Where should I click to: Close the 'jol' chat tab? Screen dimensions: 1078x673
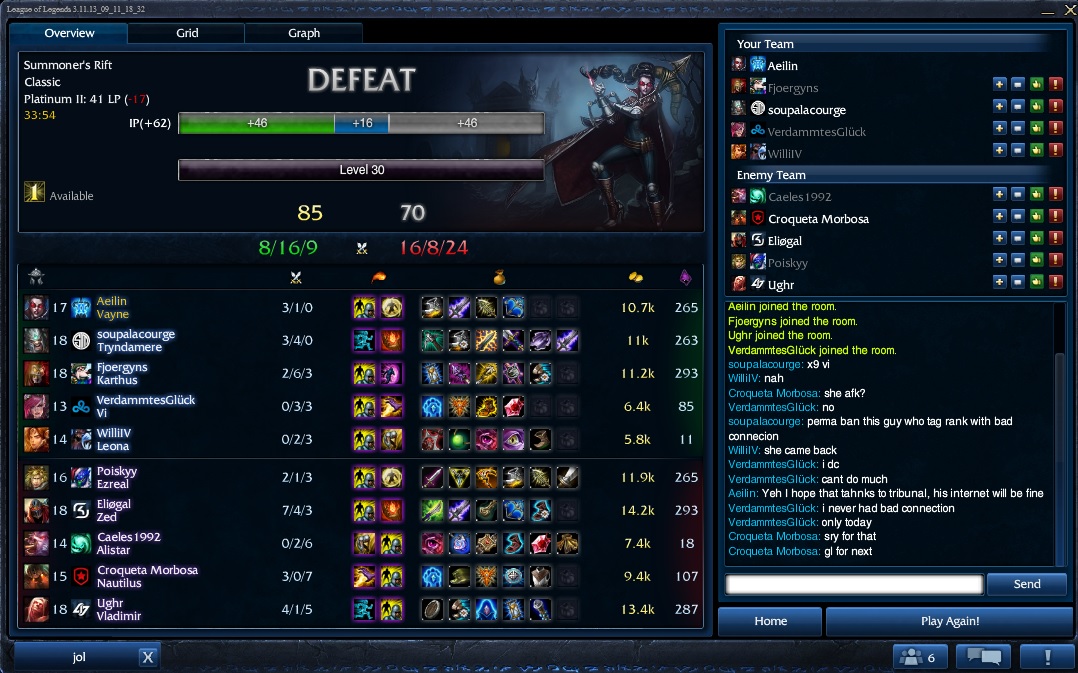pos(147,657)
